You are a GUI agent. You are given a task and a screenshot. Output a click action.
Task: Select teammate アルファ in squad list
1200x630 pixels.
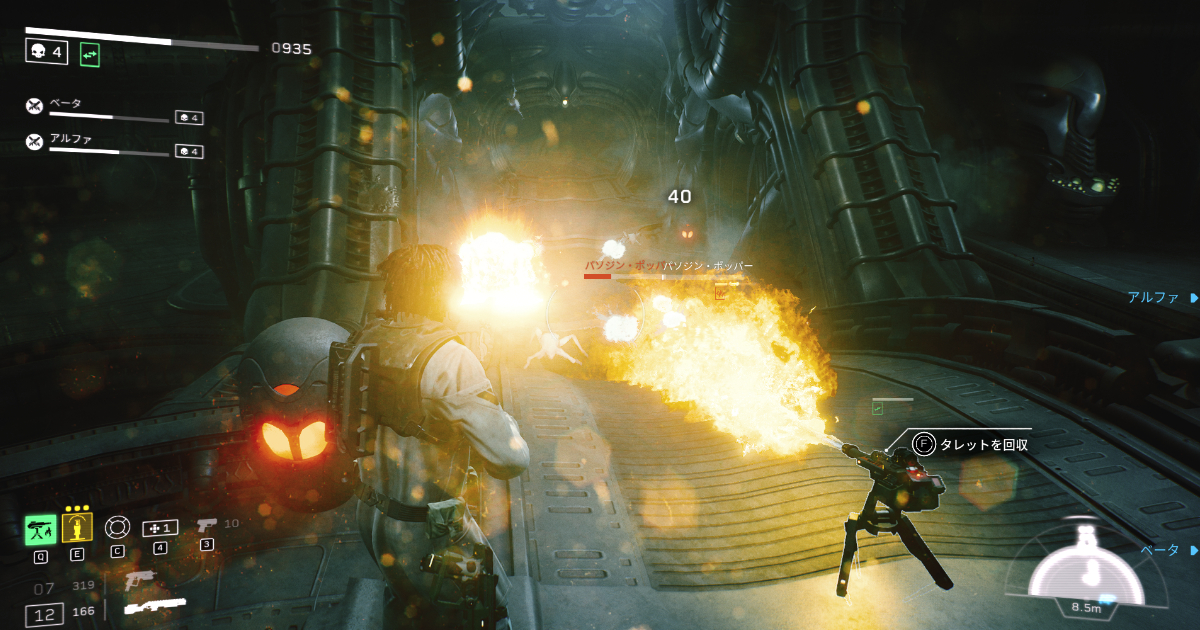70,139
